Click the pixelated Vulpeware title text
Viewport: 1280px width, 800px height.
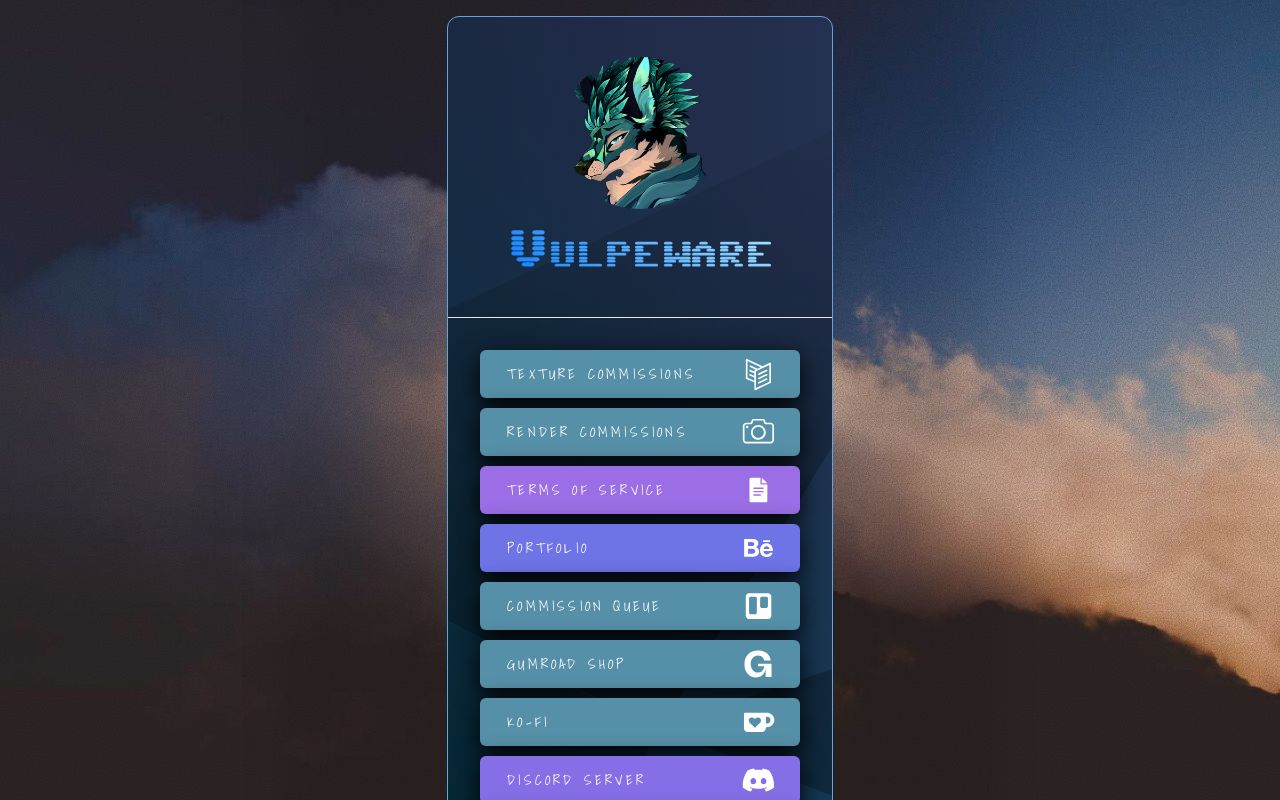[x=640, y=251]
